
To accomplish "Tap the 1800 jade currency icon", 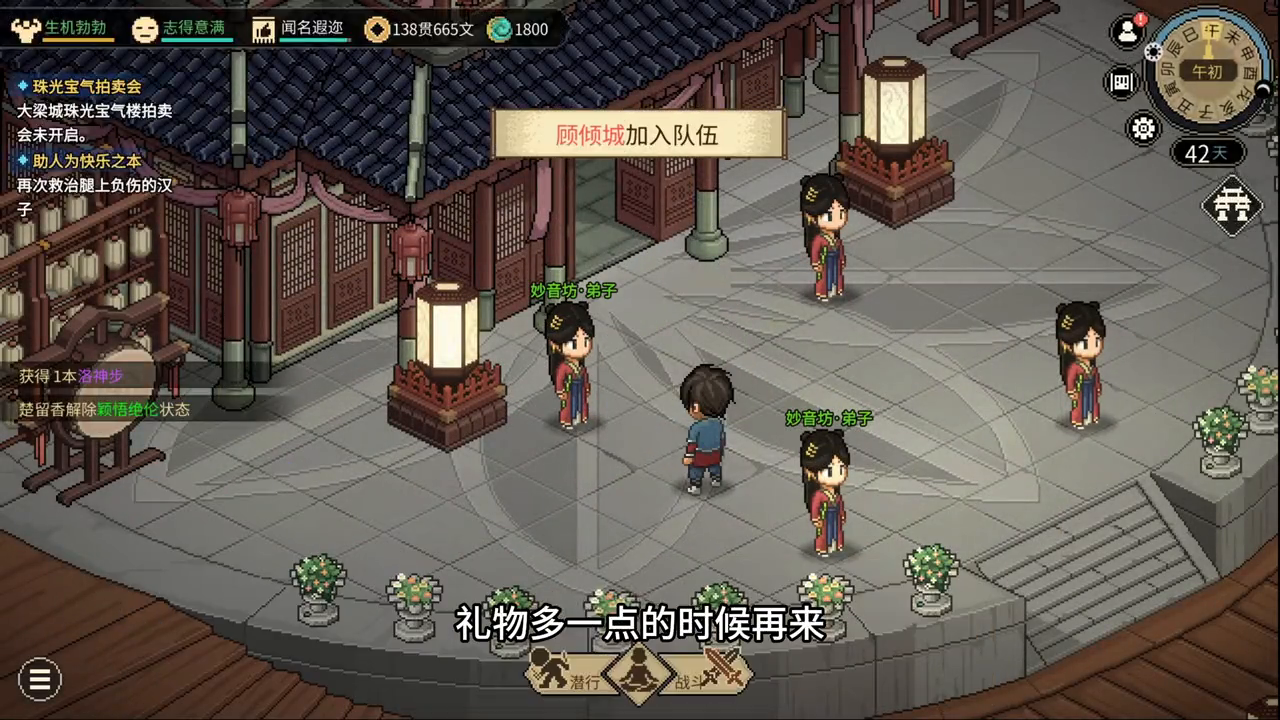I will 518,29.
